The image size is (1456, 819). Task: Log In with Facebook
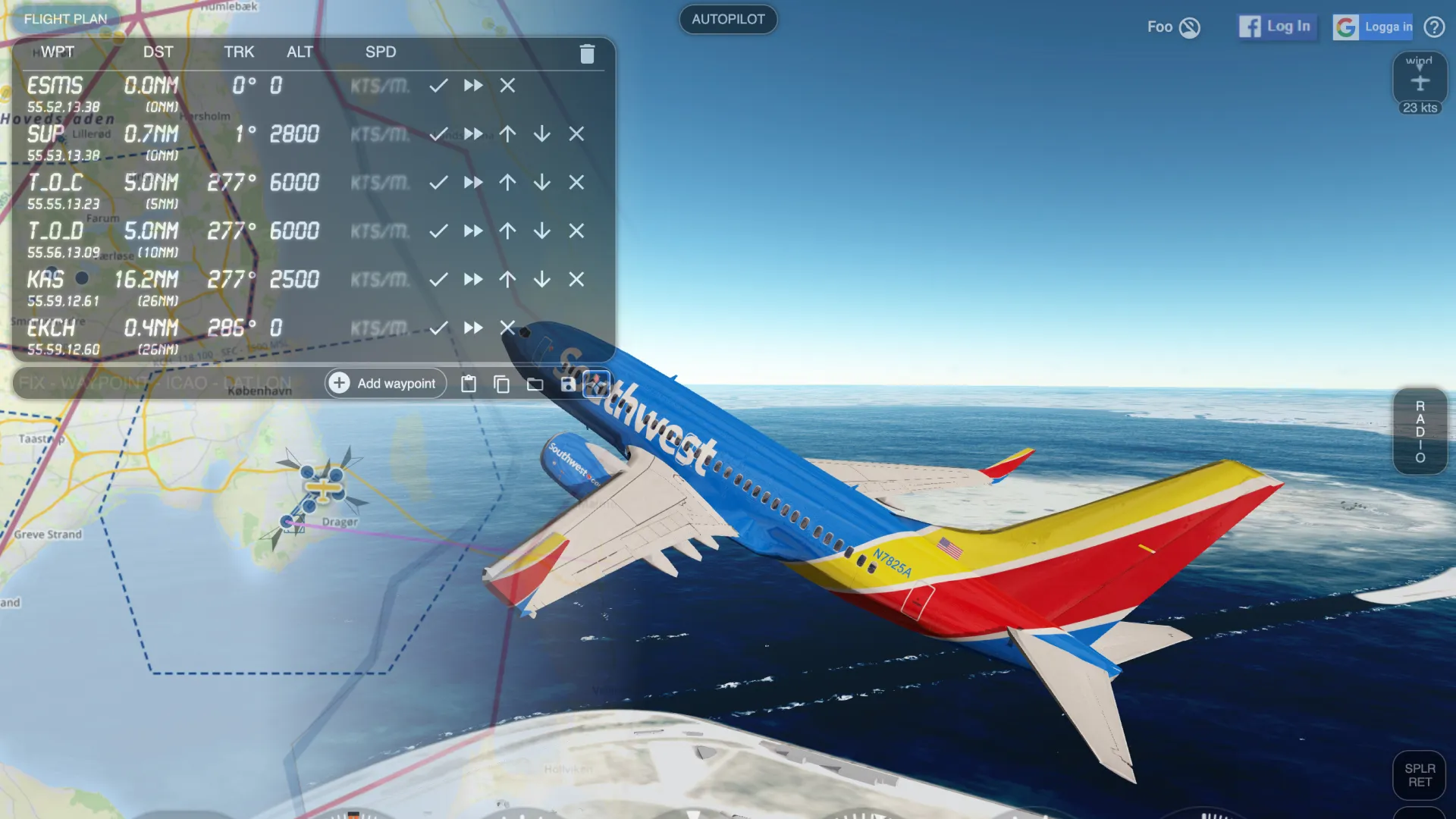tap(1277, 26)
